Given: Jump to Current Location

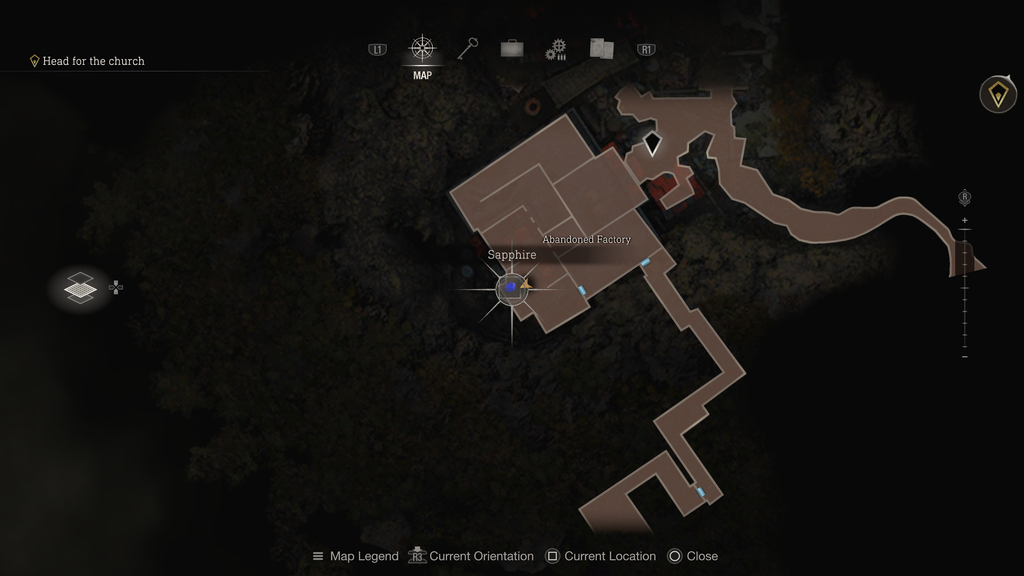Looking at the screenshot, I should click(601, 556).
